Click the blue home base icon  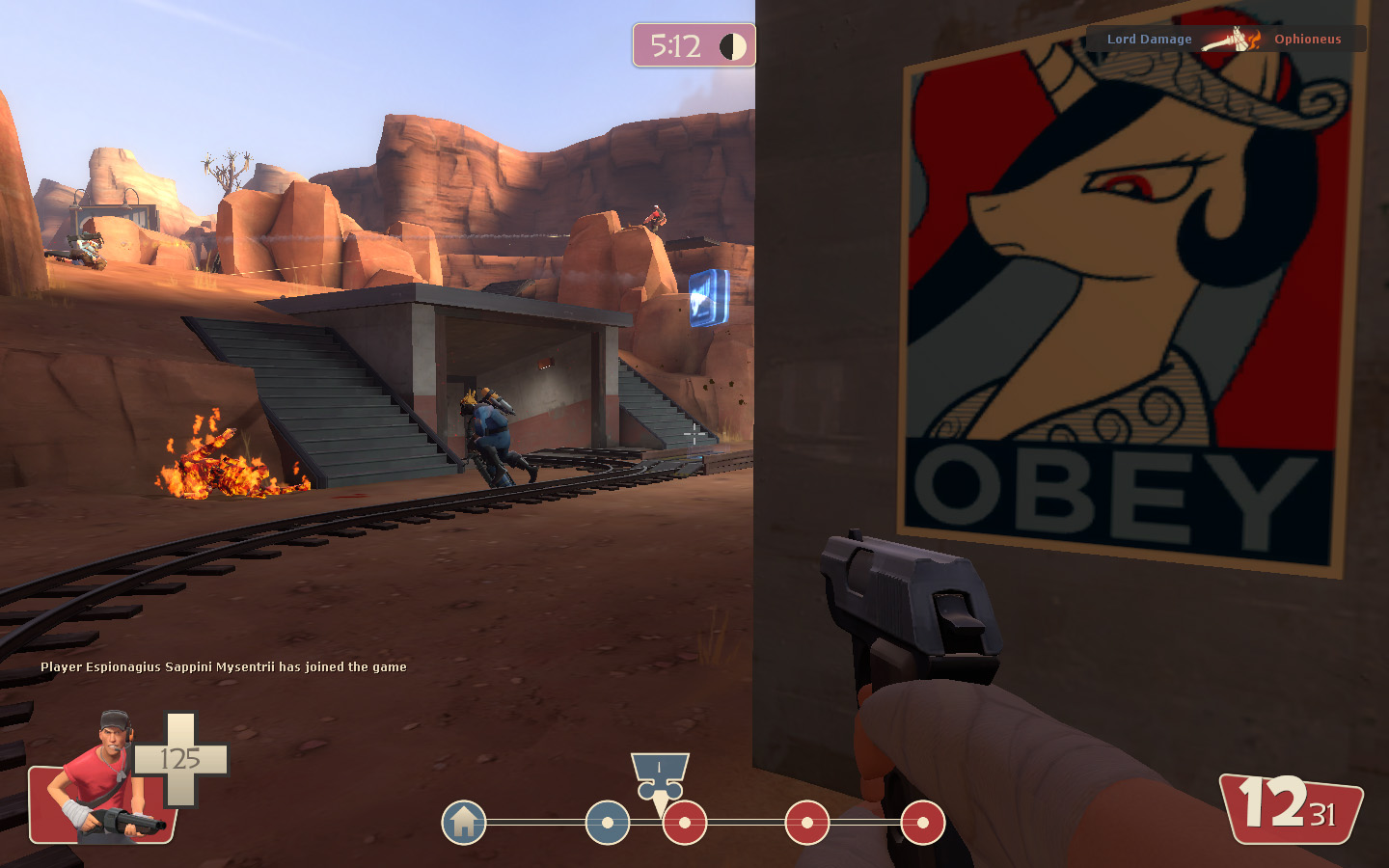pyautogui.click(x=464, y=823)
